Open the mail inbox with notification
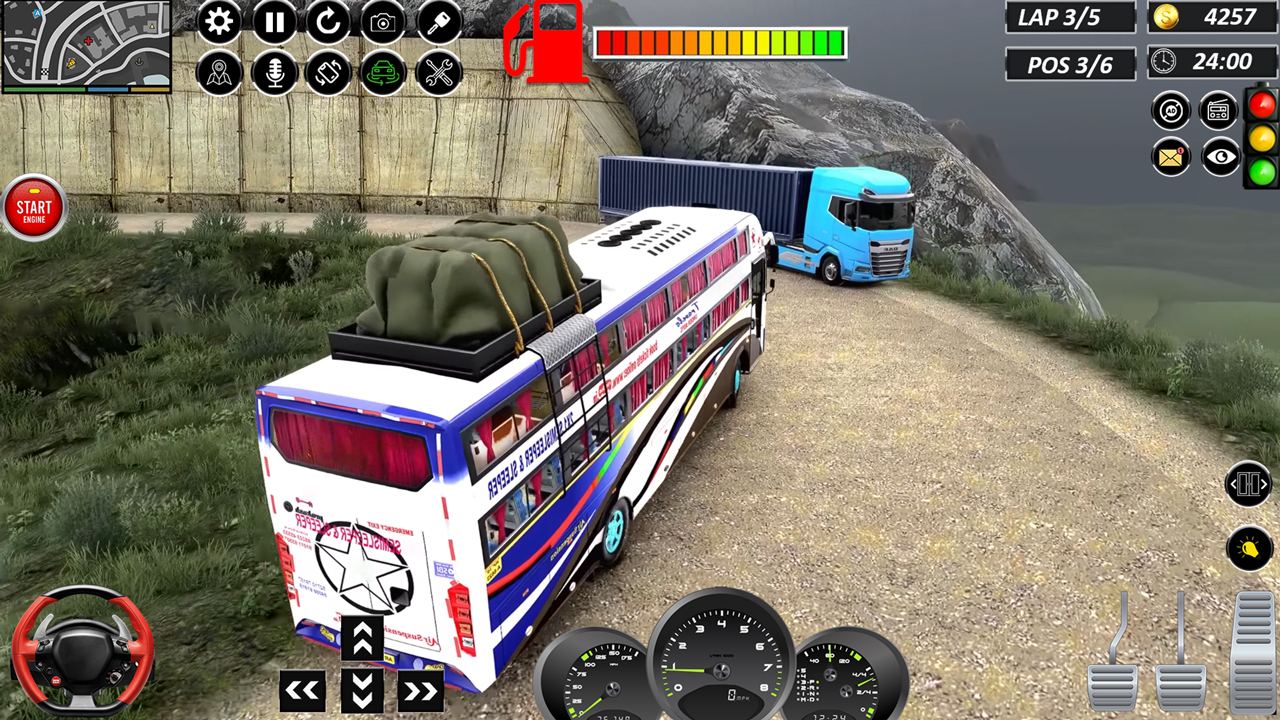The width and height of the screenshot is (1280, 720). pyautogui.click(x=1170, y=157)
